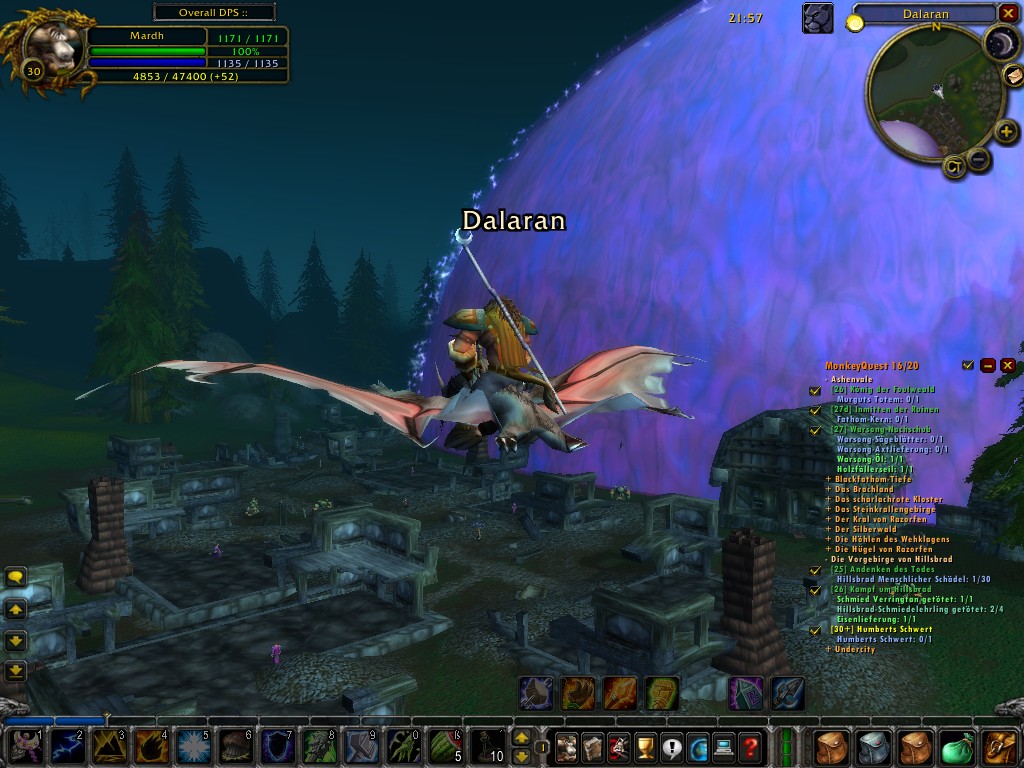Minimize the MonkeyQuest tracker
Screen dimensions: 1024x768
(988, 366)
